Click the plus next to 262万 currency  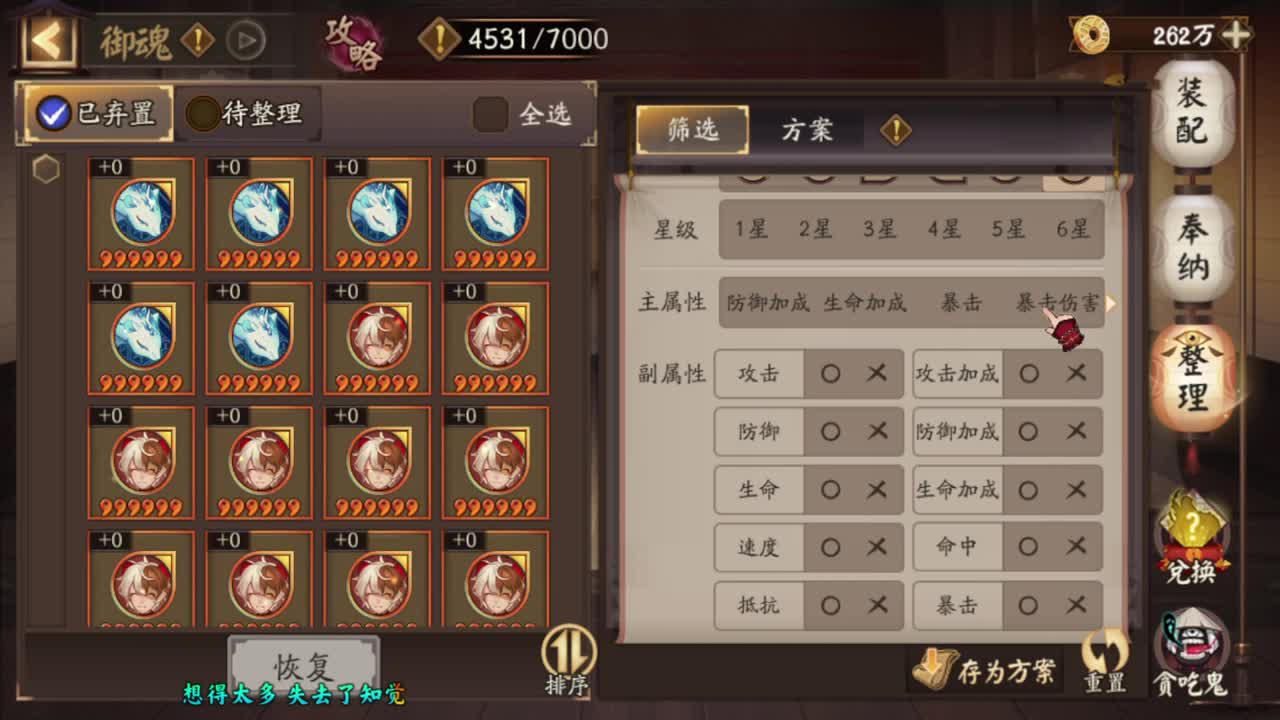pos(1237,34)
